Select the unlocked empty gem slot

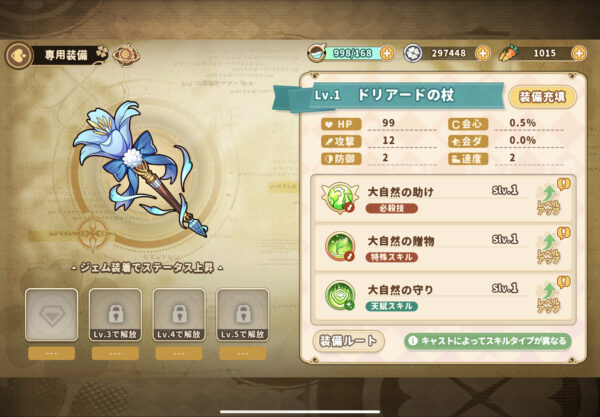click(50, 313)
